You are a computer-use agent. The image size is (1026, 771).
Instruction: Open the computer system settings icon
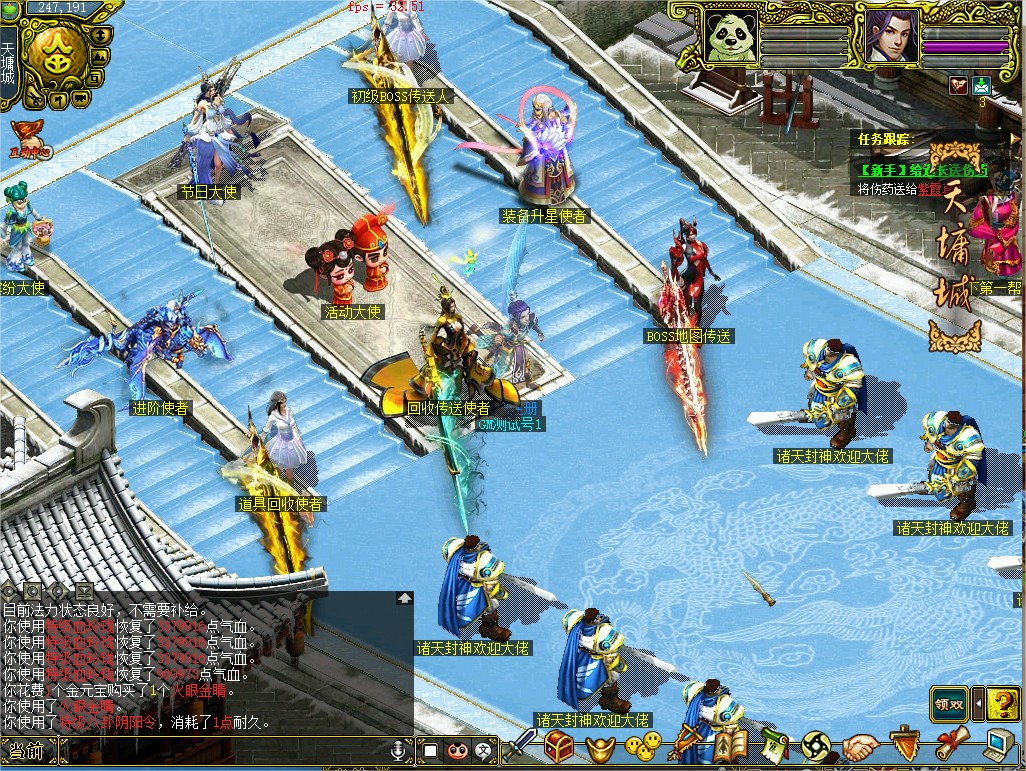[998, 745]
